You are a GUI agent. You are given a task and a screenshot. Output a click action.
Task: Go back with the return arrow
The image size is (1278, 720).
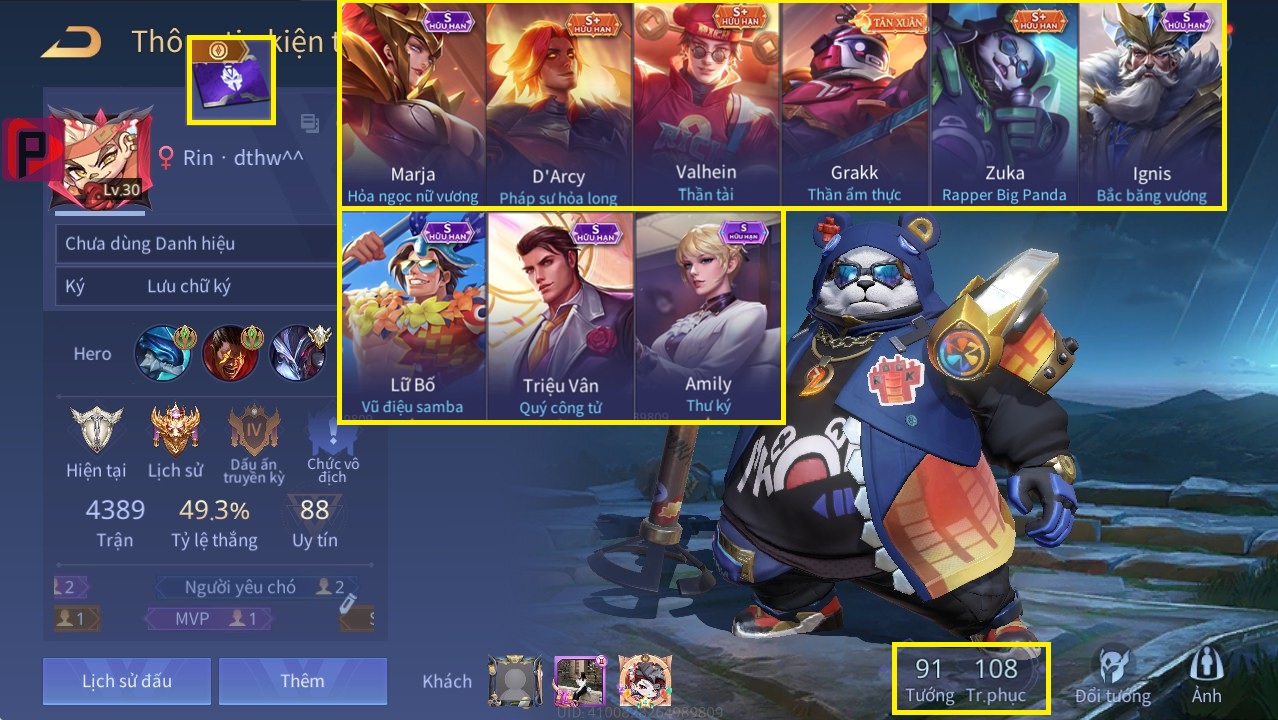[x=71, y=42]
